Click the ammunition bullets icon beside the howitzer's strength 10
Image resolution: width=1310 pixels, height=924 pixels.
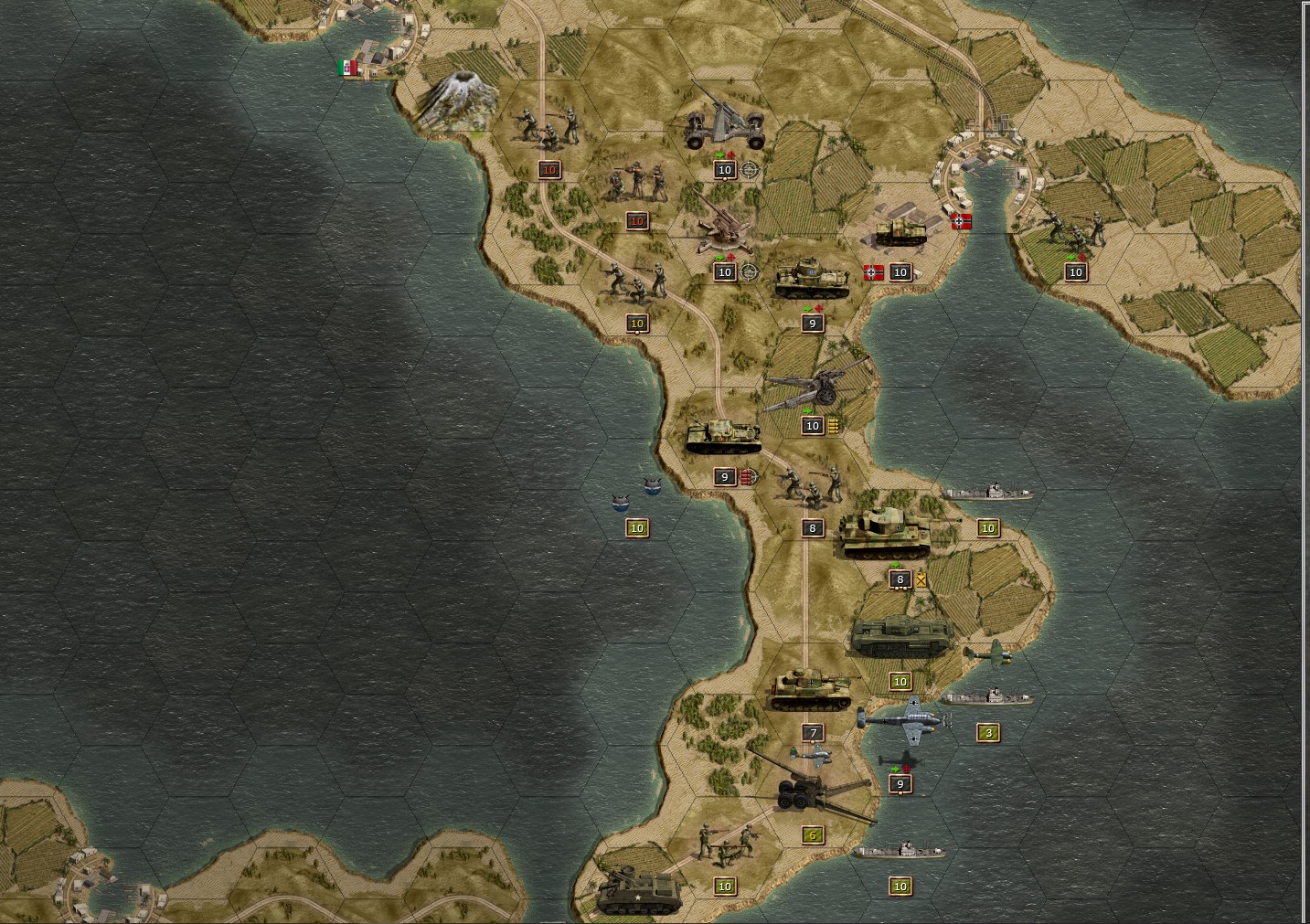pyautogui.click(x=831, y=425)
